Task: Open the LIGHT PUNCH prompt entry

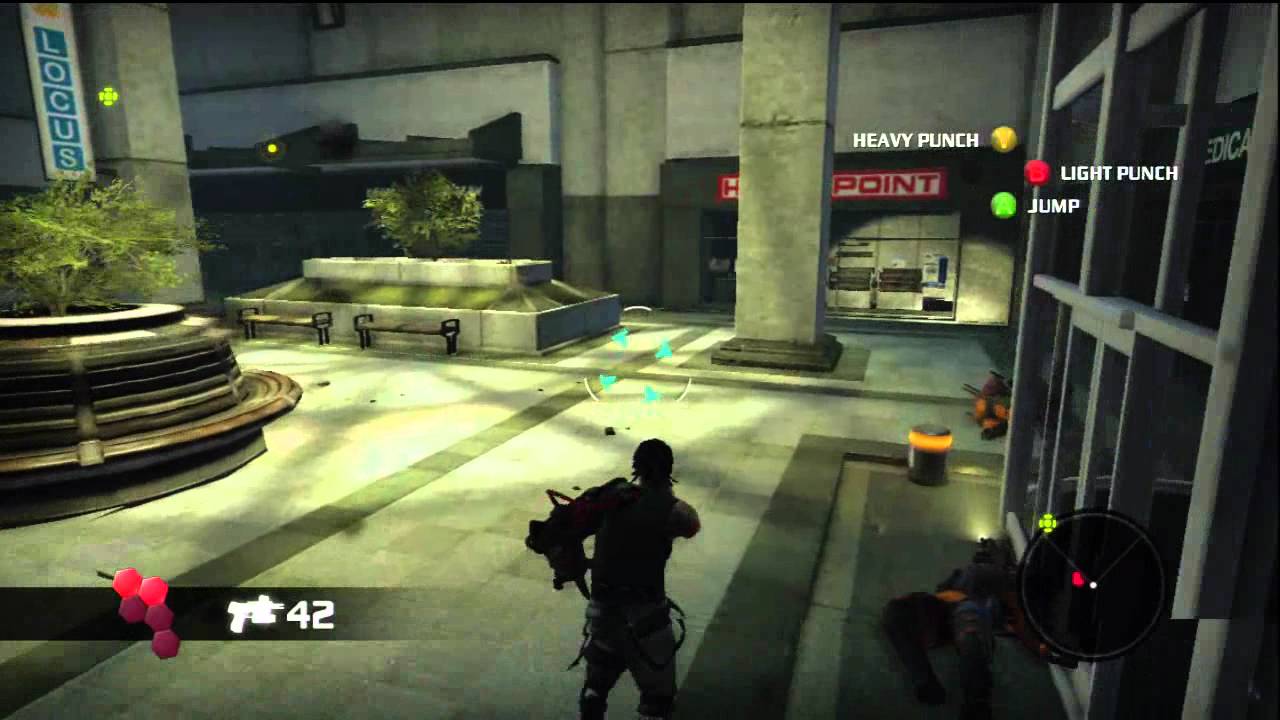Action: [1116, 173]
